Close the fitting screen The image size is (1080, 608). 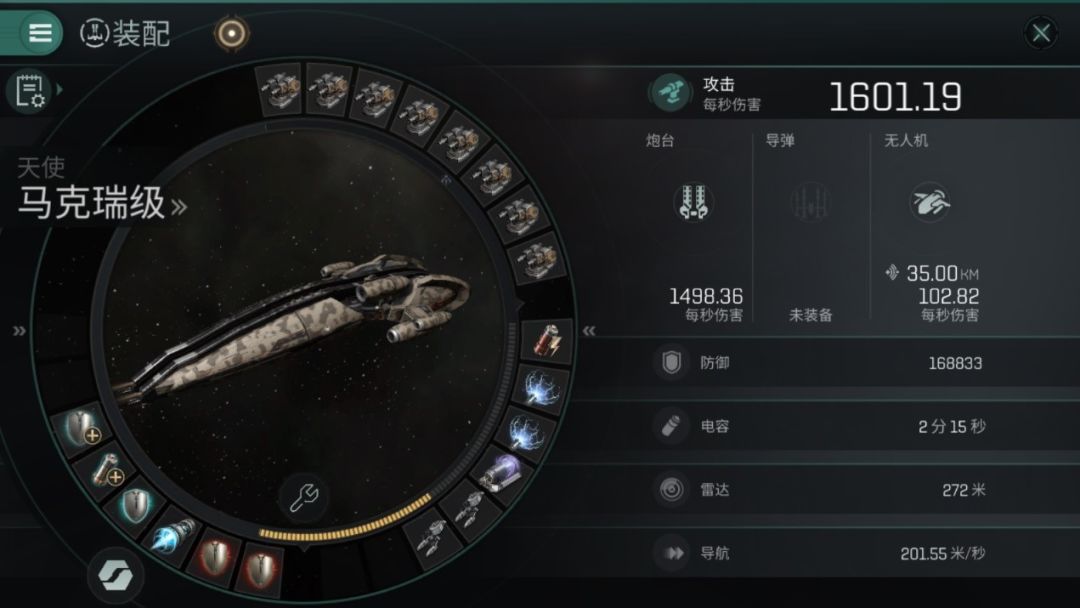1041,33
